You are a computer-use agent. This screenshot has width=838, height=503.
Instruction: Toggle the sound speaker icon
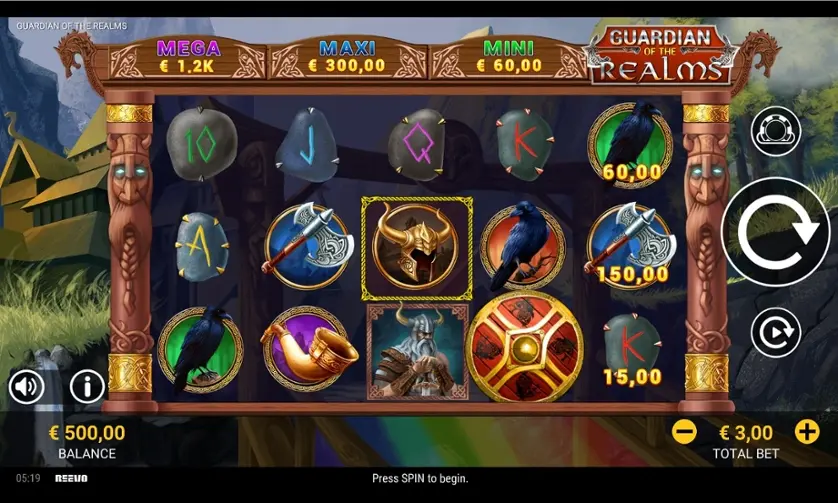click(27, 385)
